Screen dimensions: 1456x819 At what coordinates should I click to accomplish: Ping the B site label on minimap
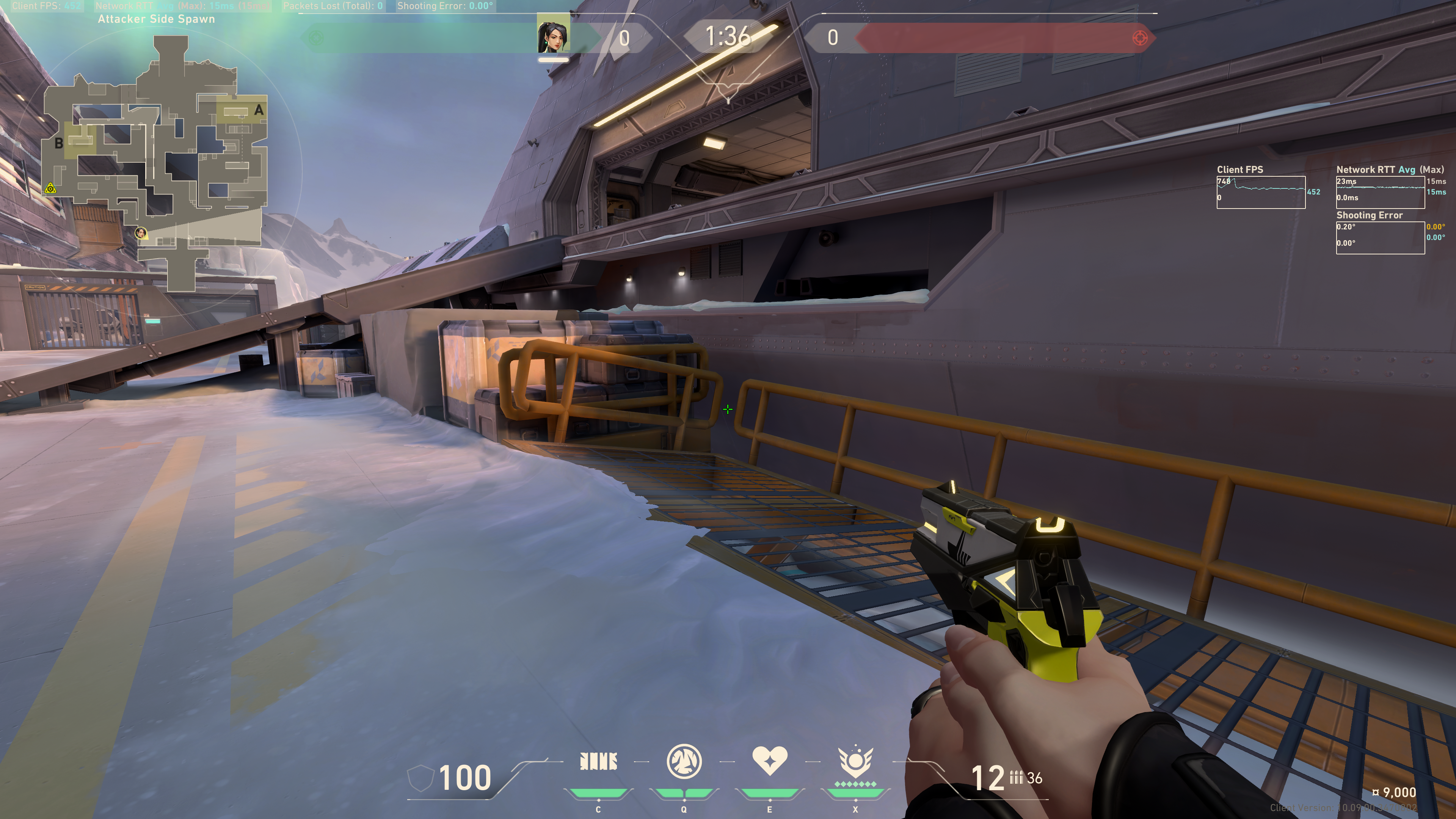coord(58,144)
